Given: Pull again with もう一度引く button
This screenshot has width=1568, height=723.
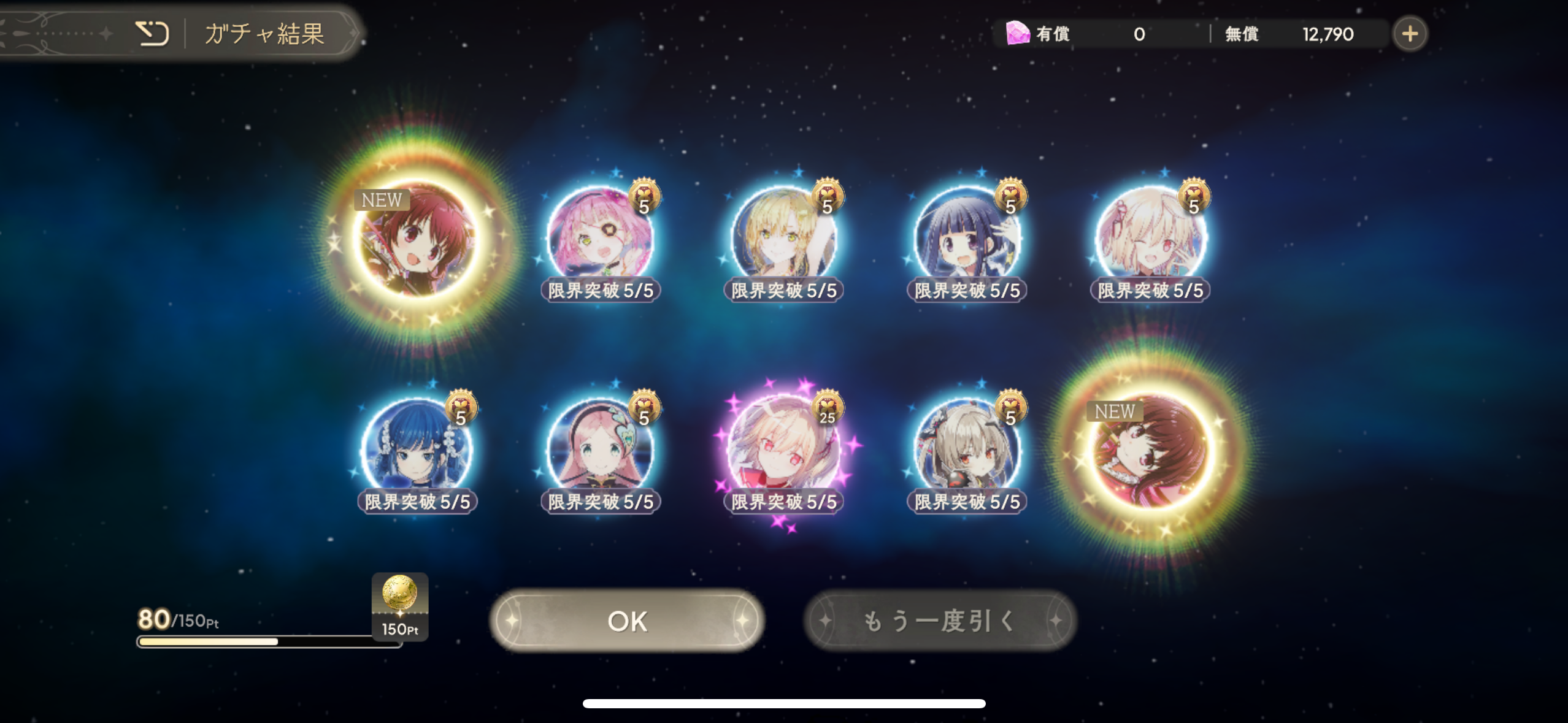Looking at the screenshot, I should tap(939, 621).
